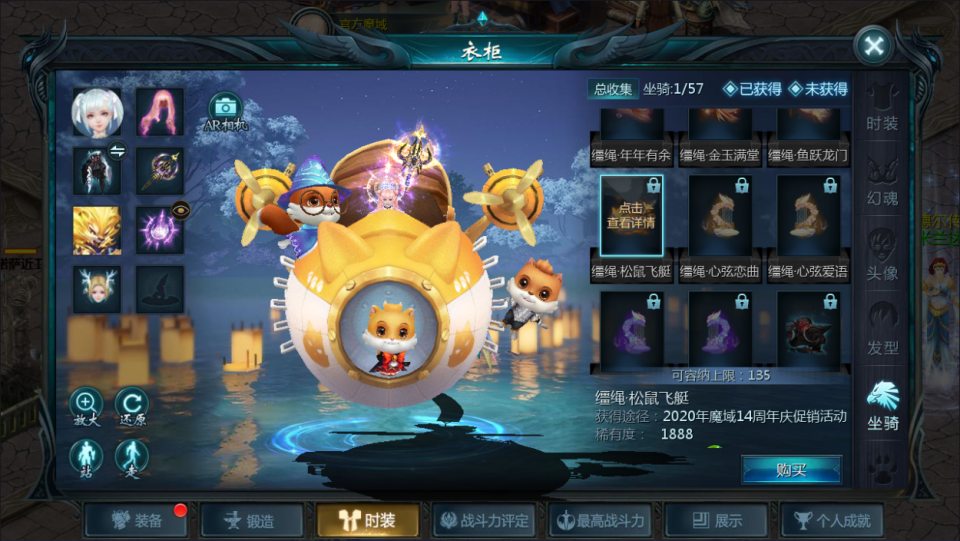Switch to the 时装 side tab
This screenshot has width=960, height=541.
click(x=882, y=110)
